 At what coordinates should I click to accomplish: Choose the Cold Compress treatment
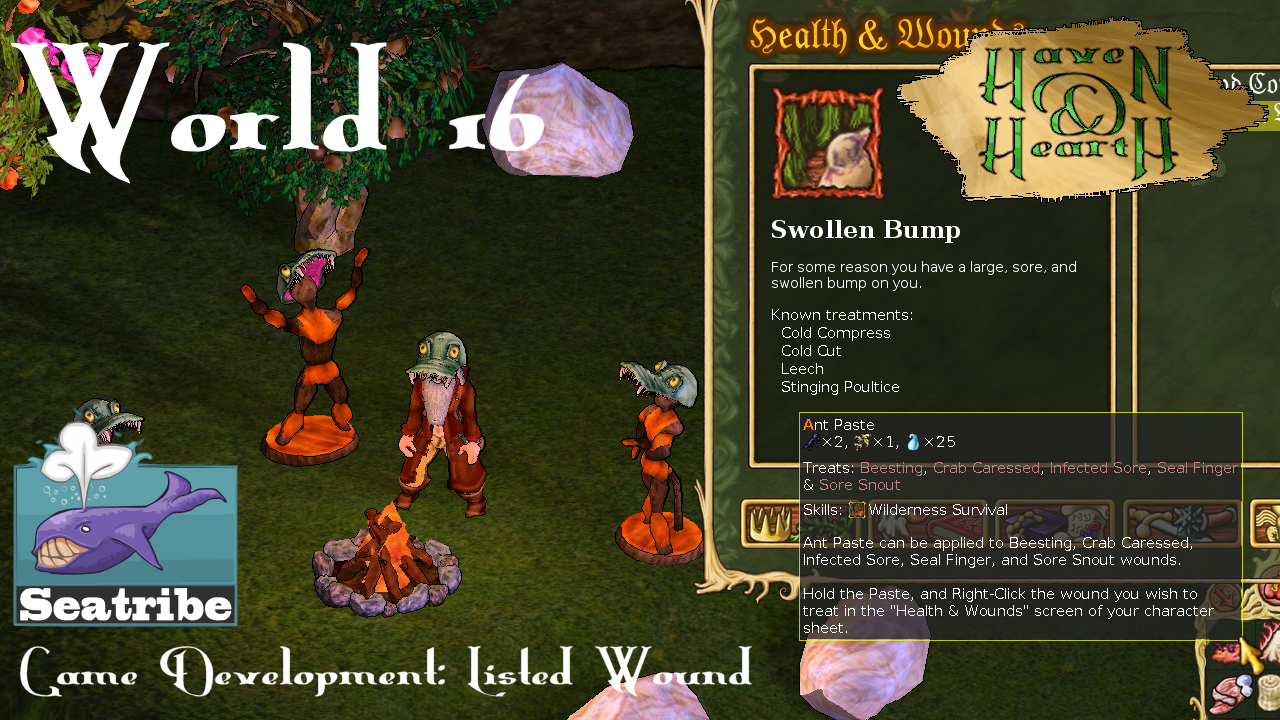point(835,332)
